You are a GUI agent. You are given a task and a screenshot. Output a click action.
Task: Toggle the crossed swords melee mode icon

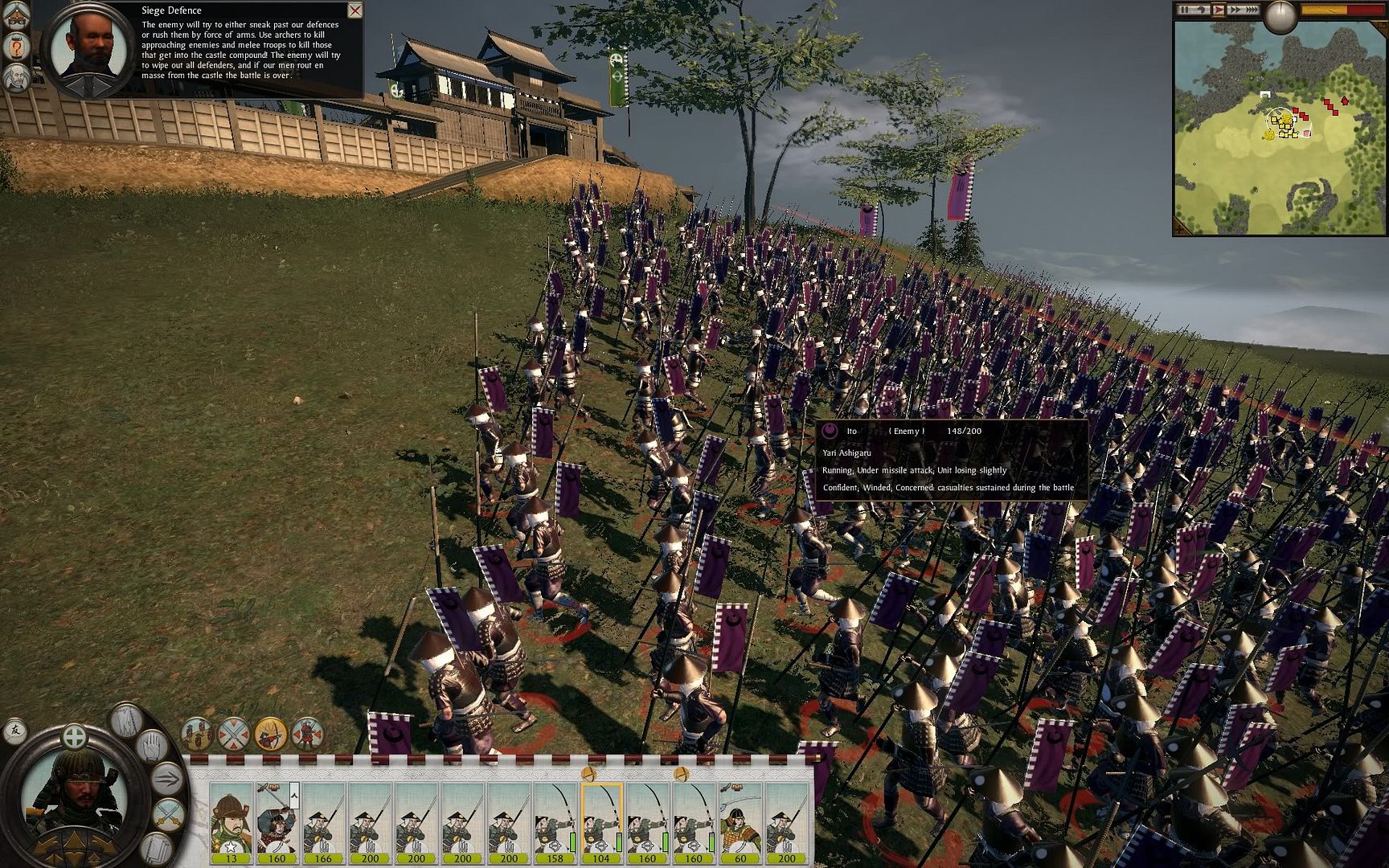(234, 733)
